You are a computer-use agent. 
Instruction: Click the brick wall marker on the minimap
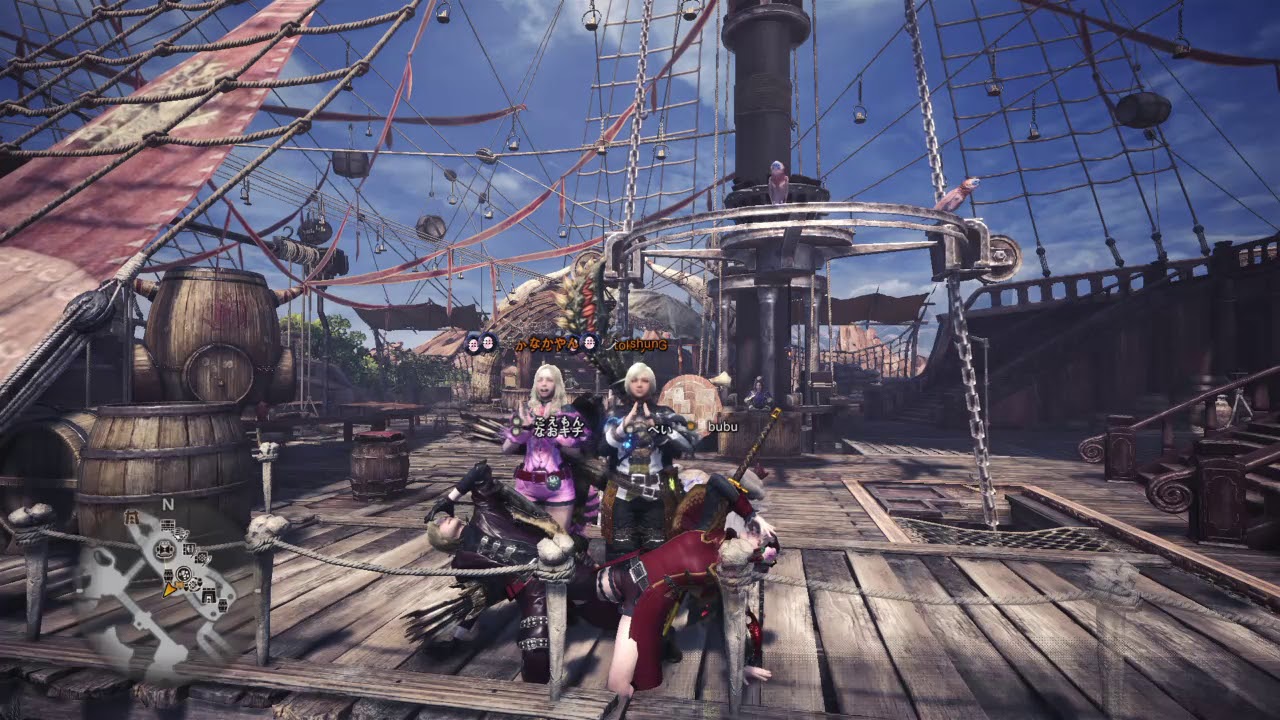click(x=168, y=524)
